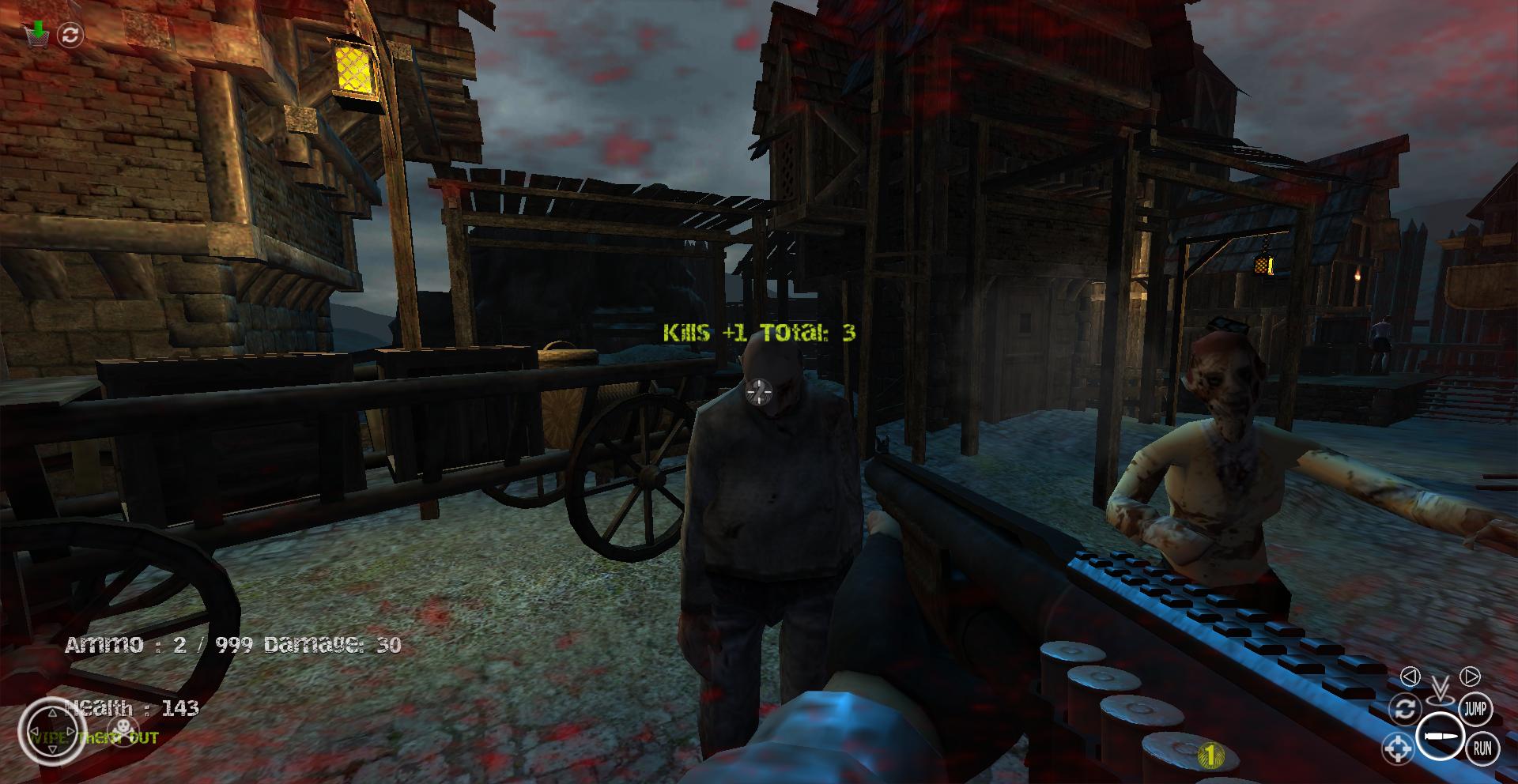Tap the left look-arrow icon bottom right
Viewport: 1518px width, 784px height.
[x=1412, y=675]
